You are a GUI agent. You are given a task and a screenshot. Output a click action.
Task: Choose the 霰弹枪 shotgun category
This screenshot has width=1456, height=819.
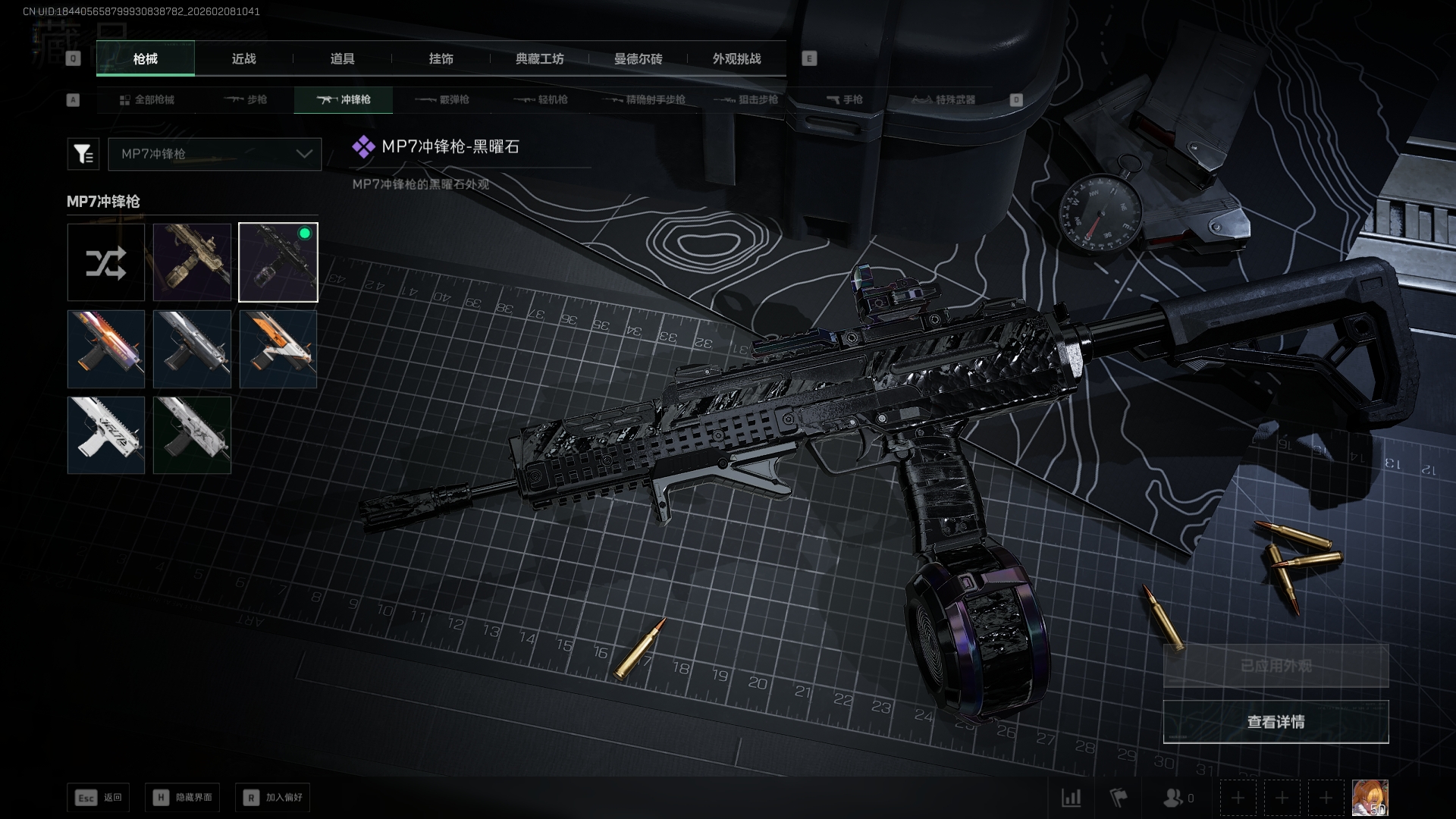(x=443, y=100)
